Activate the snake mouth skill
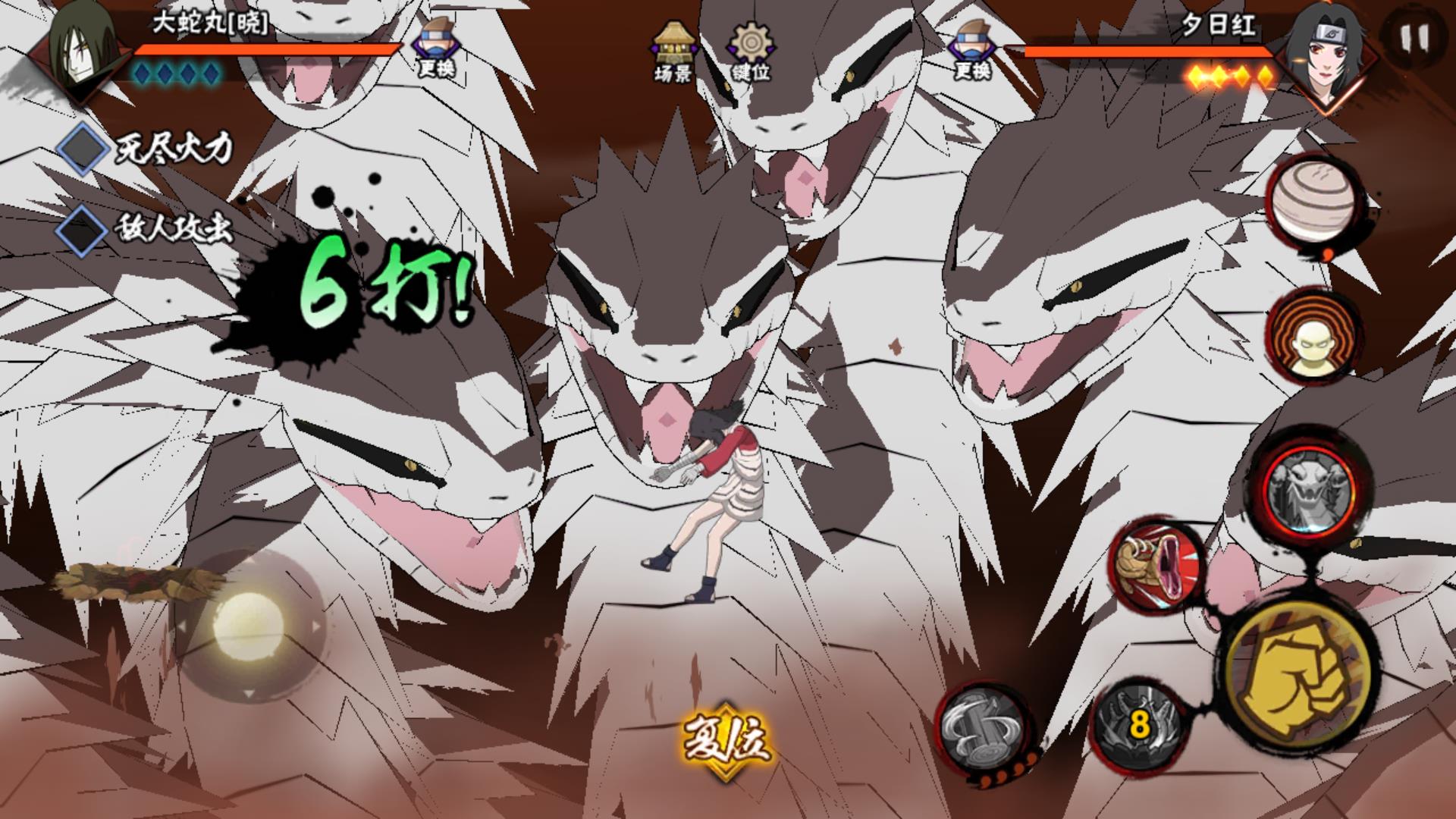This screenshot has height=819, width=1456. [1156, 565]
